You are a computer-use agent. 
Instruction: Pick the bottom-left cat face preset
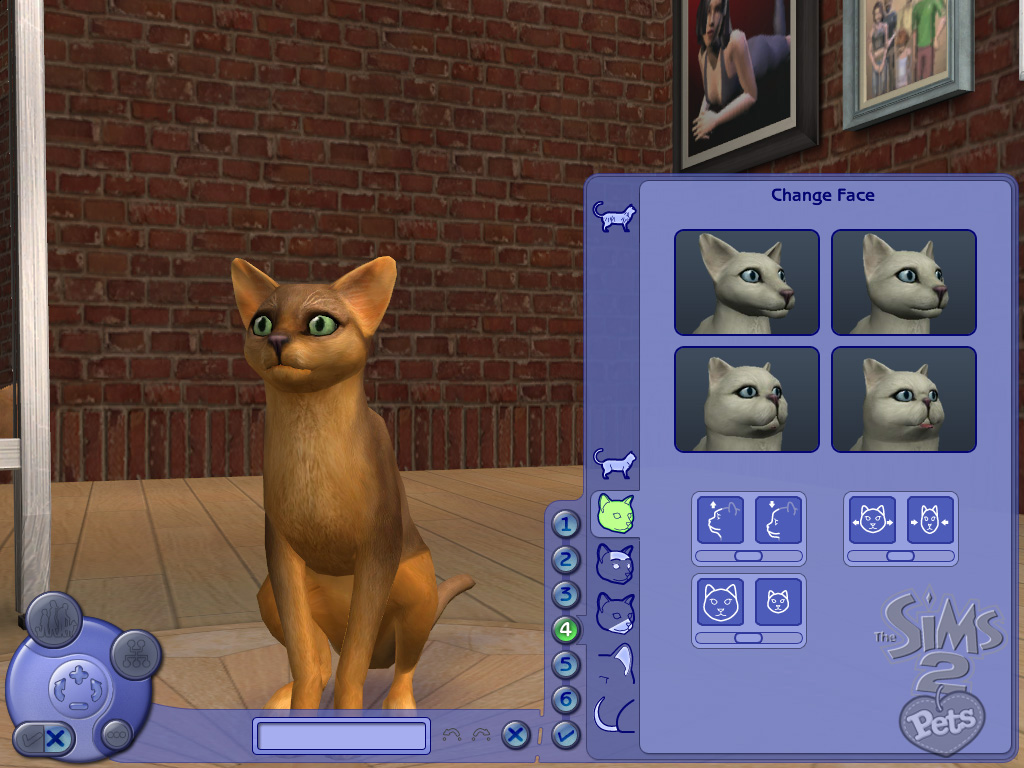pyautogui.click(x=746, y=399)
